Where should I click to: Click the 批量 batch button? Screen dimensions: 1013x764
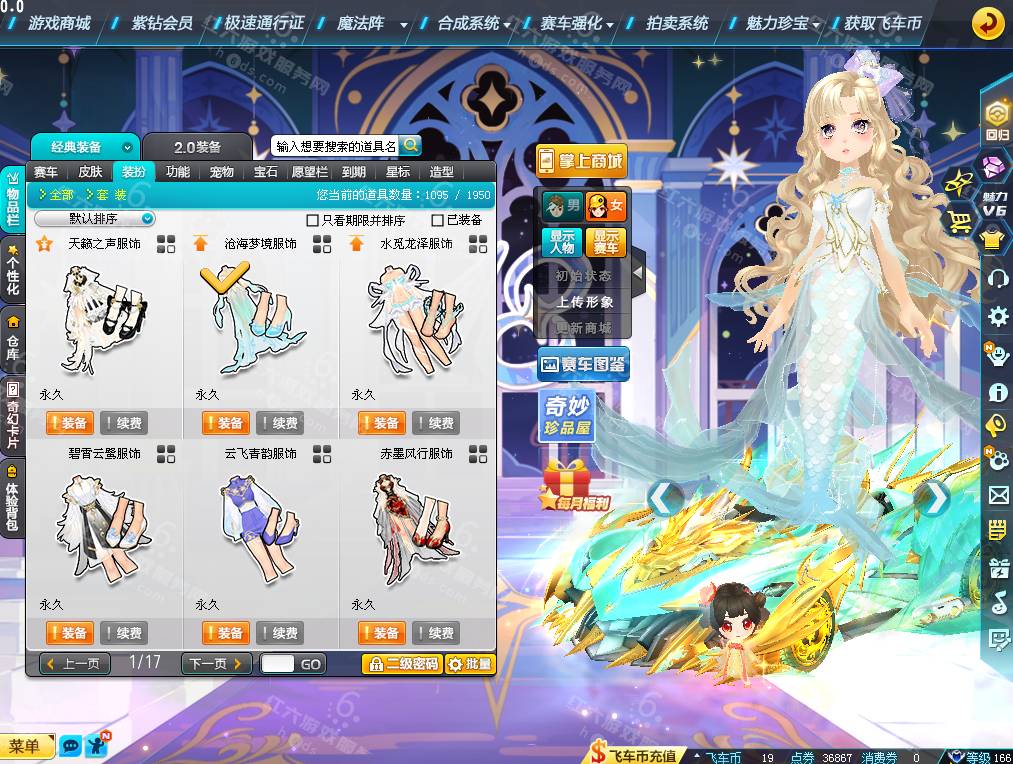click(x=469, y=663)
